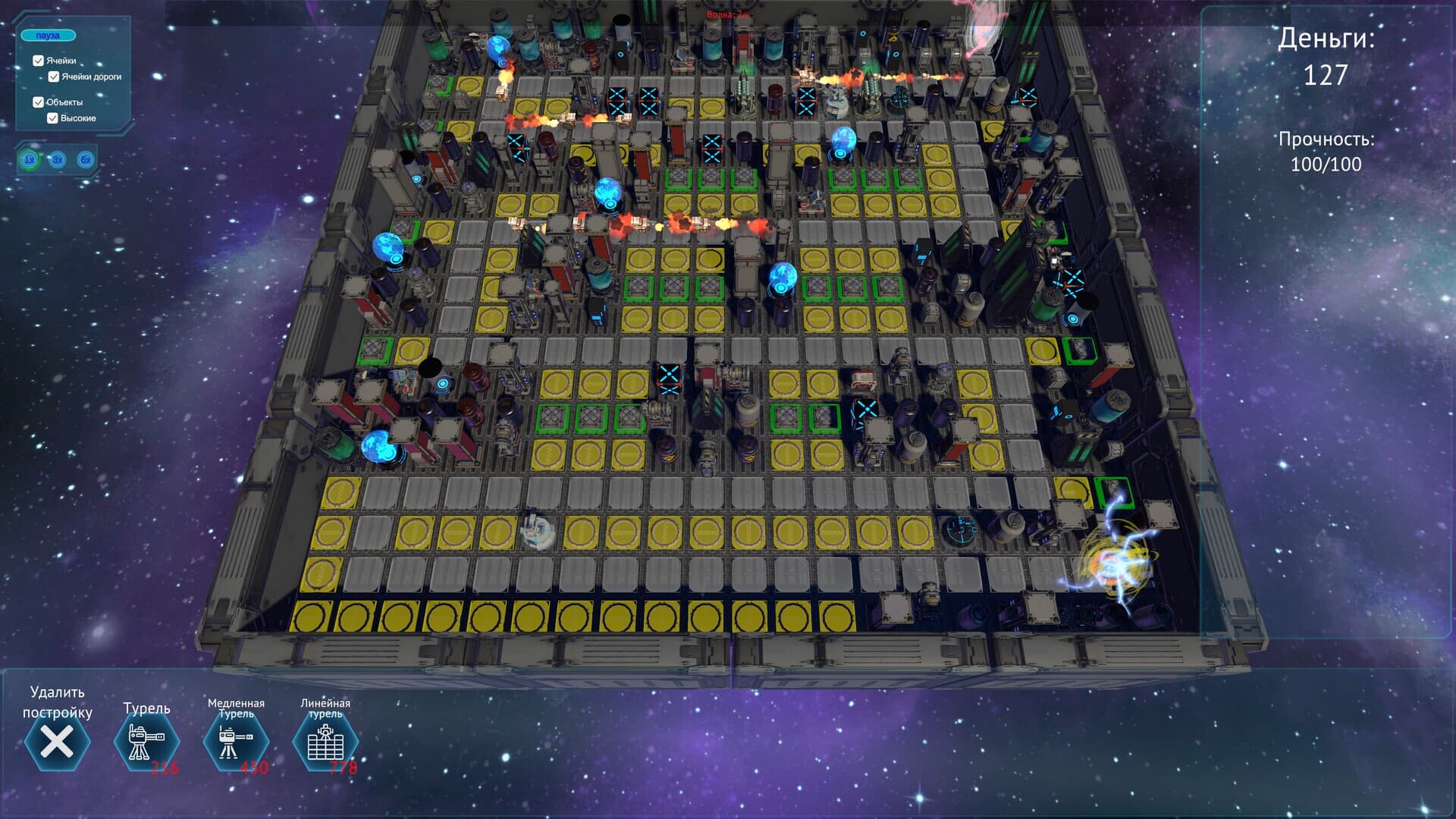Image resolution: width=1456 pixels, height=819 pixels.
Task: Select the Линейная турель build icon
Action: [325, 742]
